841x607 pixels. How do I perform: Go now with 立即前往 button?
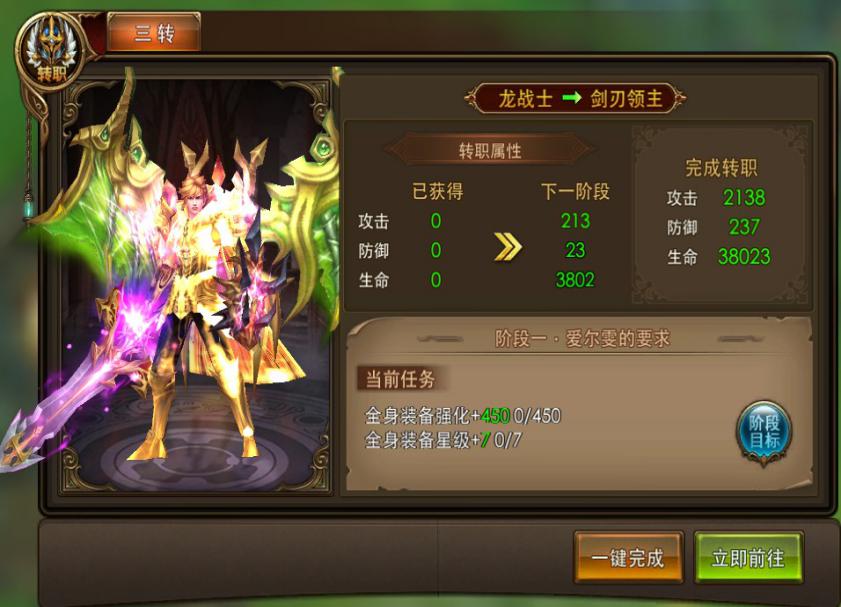(748, 558)
